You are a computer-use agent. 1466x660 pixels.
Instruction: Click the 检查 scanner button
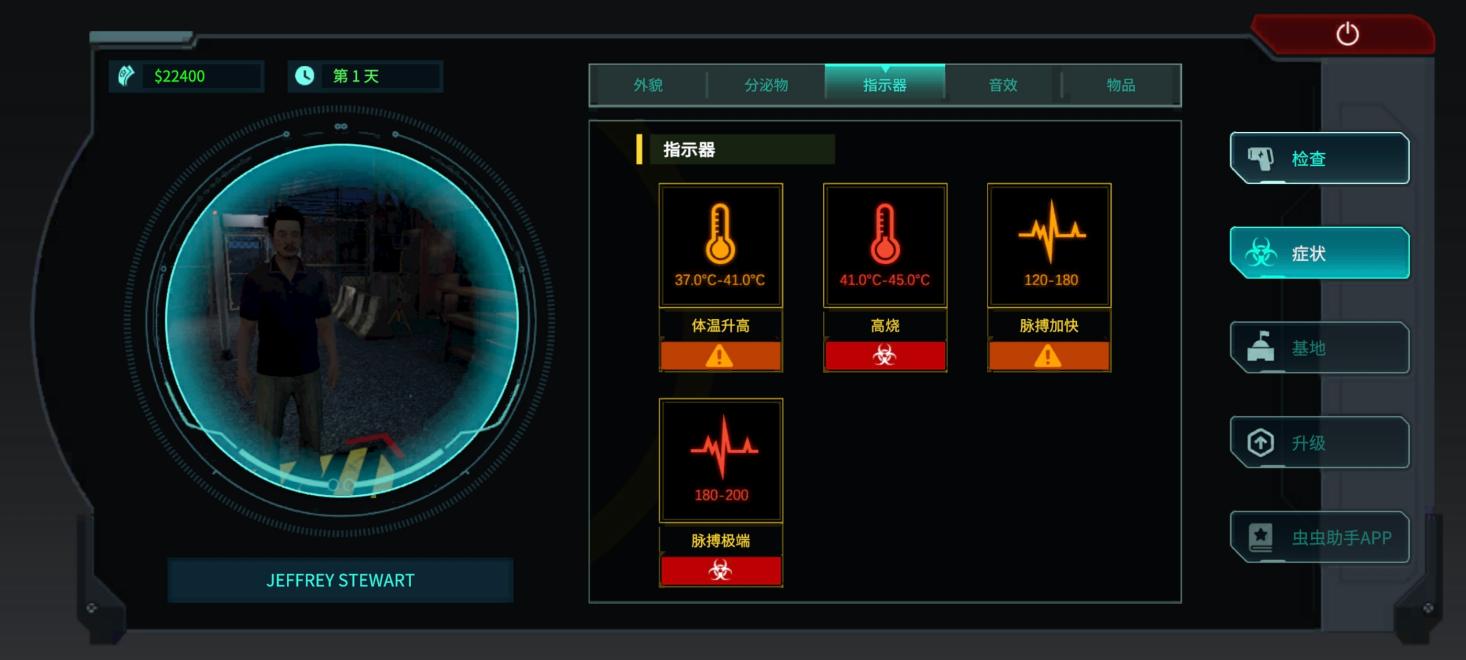click(1319, 159)
